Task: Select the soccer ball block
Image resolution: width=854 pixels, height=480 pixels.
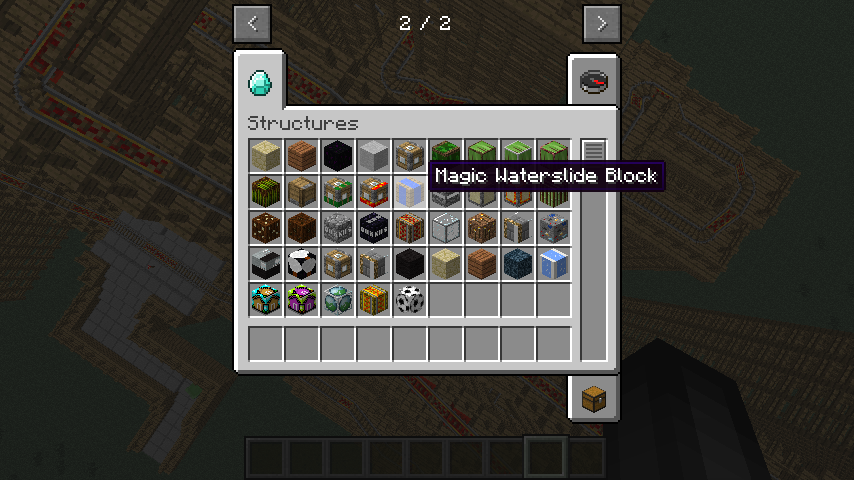Action: (x=411, y=300)
